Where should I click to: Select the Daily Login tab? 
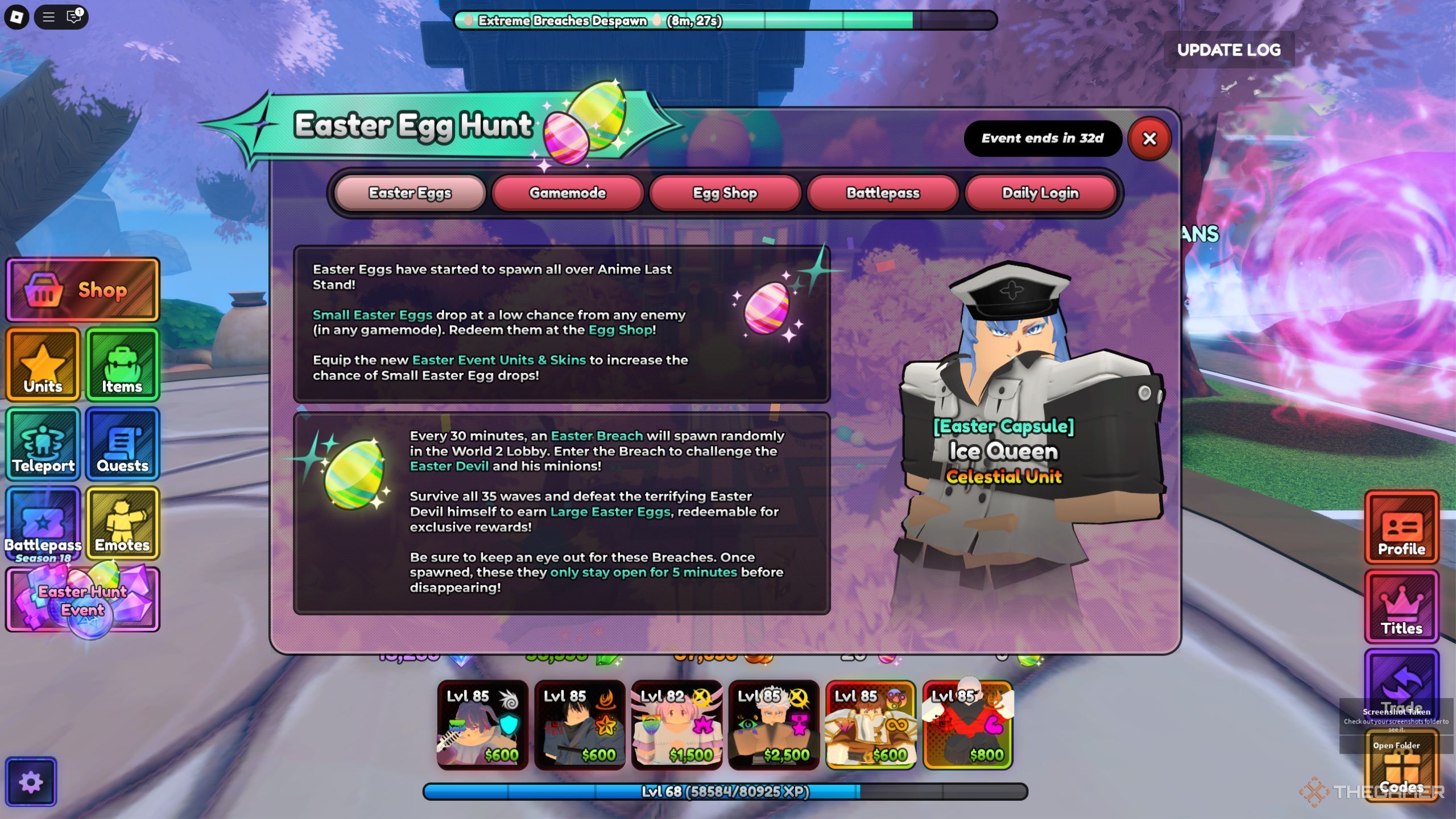1040,193
